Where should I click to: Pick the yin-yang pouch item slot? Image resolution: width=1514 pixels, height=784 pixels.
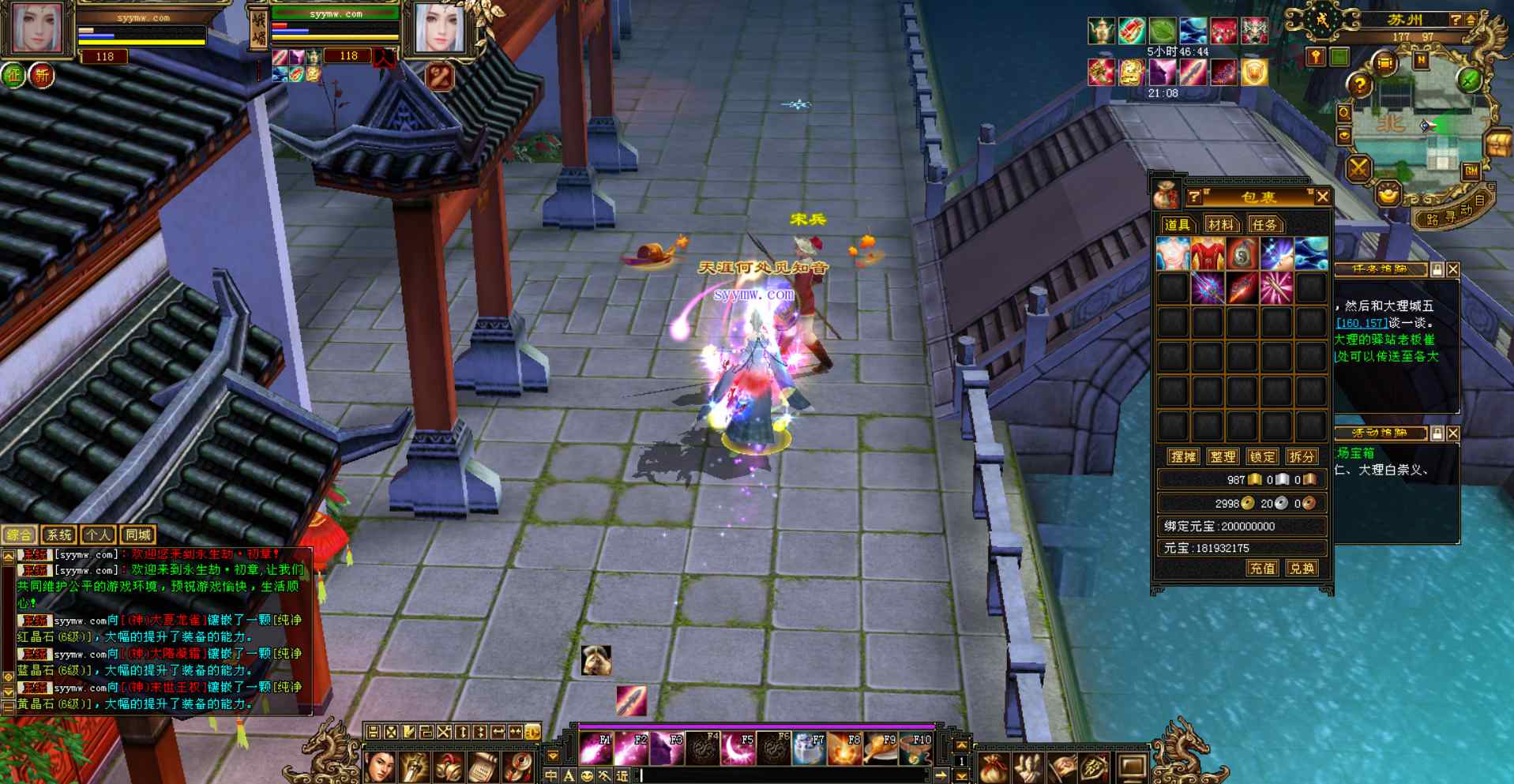coord(1242,254)
